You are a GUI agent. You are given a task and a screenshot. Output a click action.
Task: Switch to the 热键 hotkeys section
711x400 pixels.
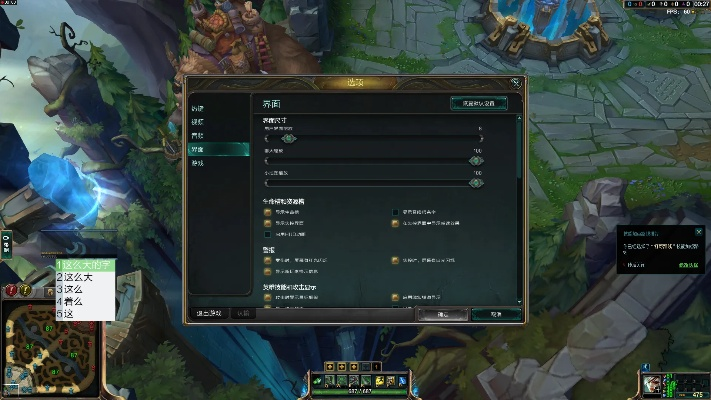[x=199, y=108]
